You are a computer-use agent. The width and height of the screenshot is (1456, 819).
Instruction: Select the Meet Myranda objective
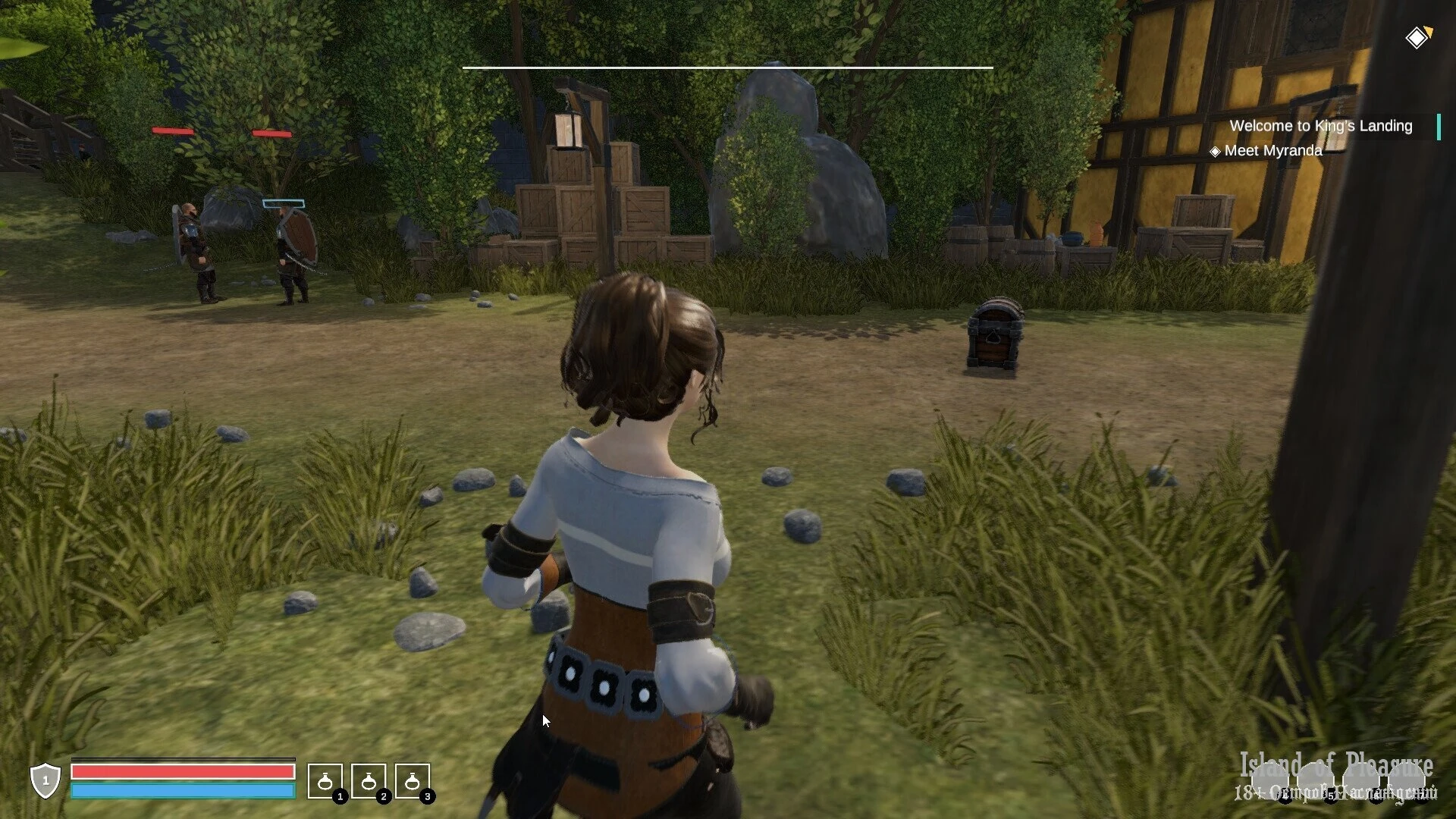point(1273,151)
